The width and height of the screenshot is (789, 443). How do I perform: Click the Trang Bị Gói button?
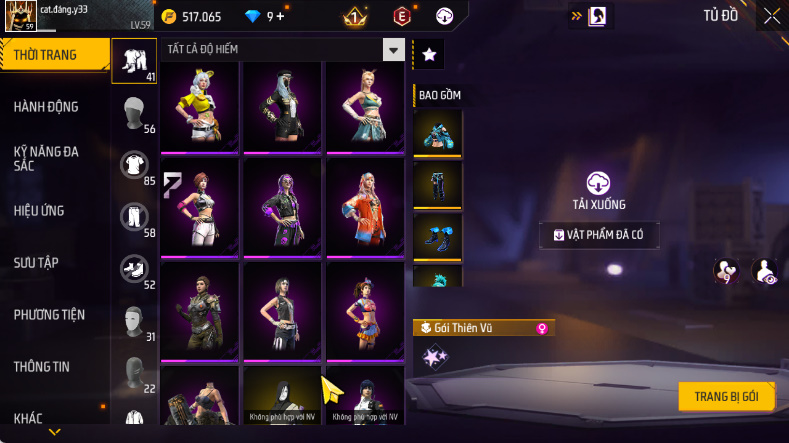click(x=726, y=396)
